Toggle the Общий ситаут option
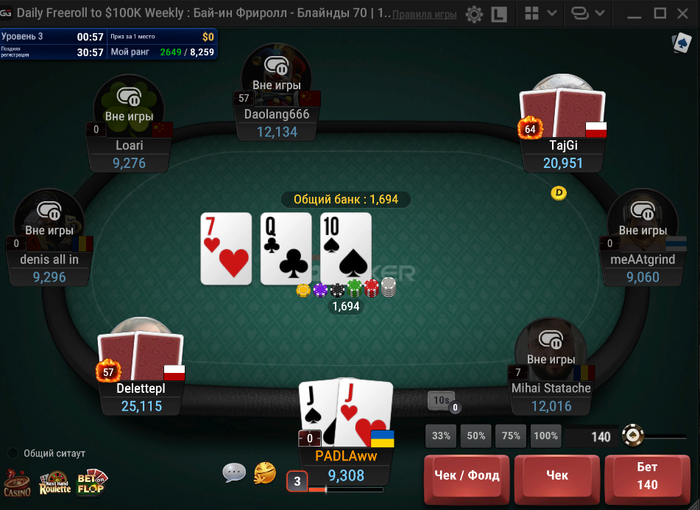Image resolution: width=700 pixels, height=510 pixels. [x=14, y=453]
